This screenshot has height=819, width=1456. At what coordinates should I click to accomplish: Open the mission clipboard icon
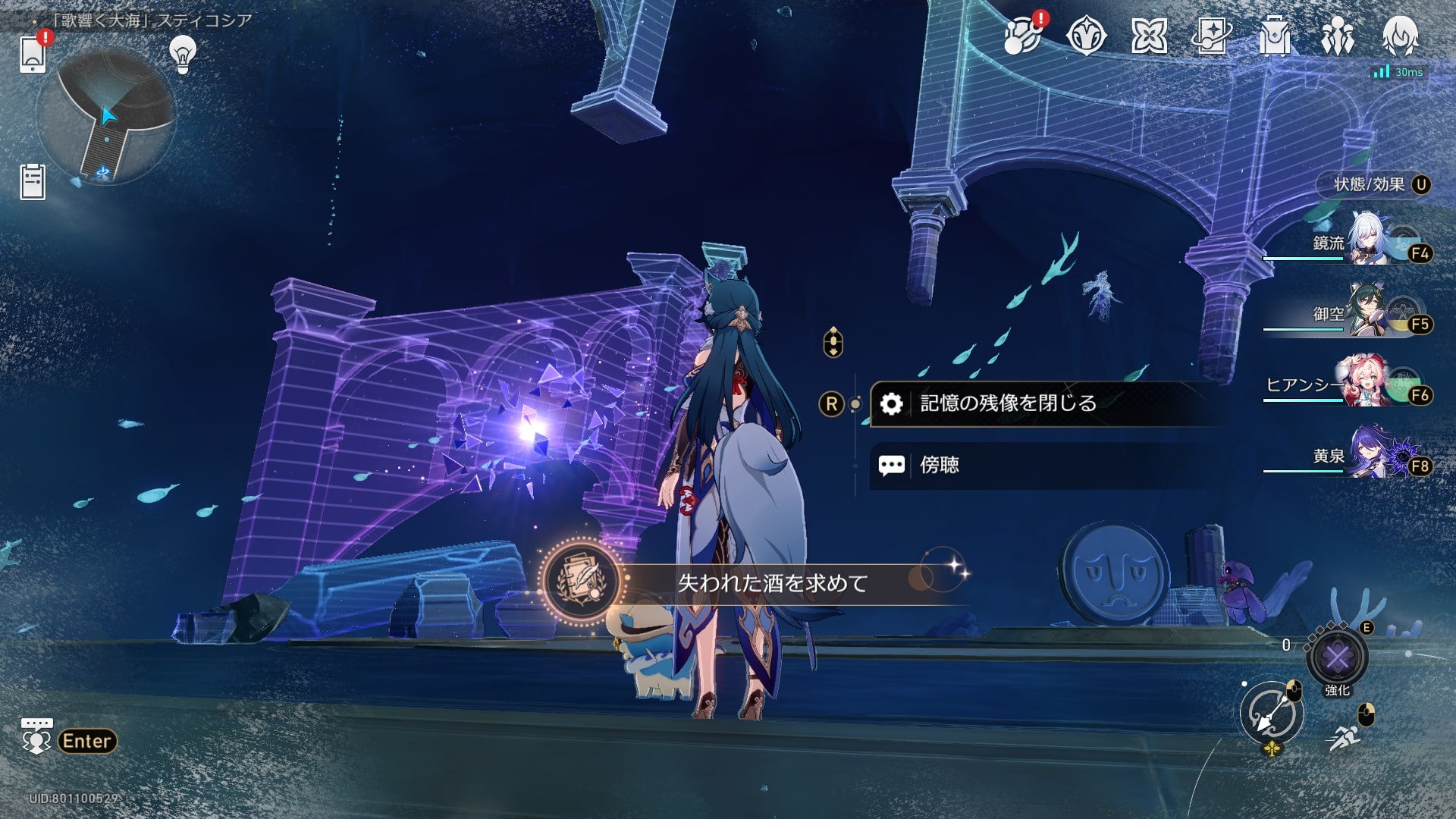click(x=33, y=182)
